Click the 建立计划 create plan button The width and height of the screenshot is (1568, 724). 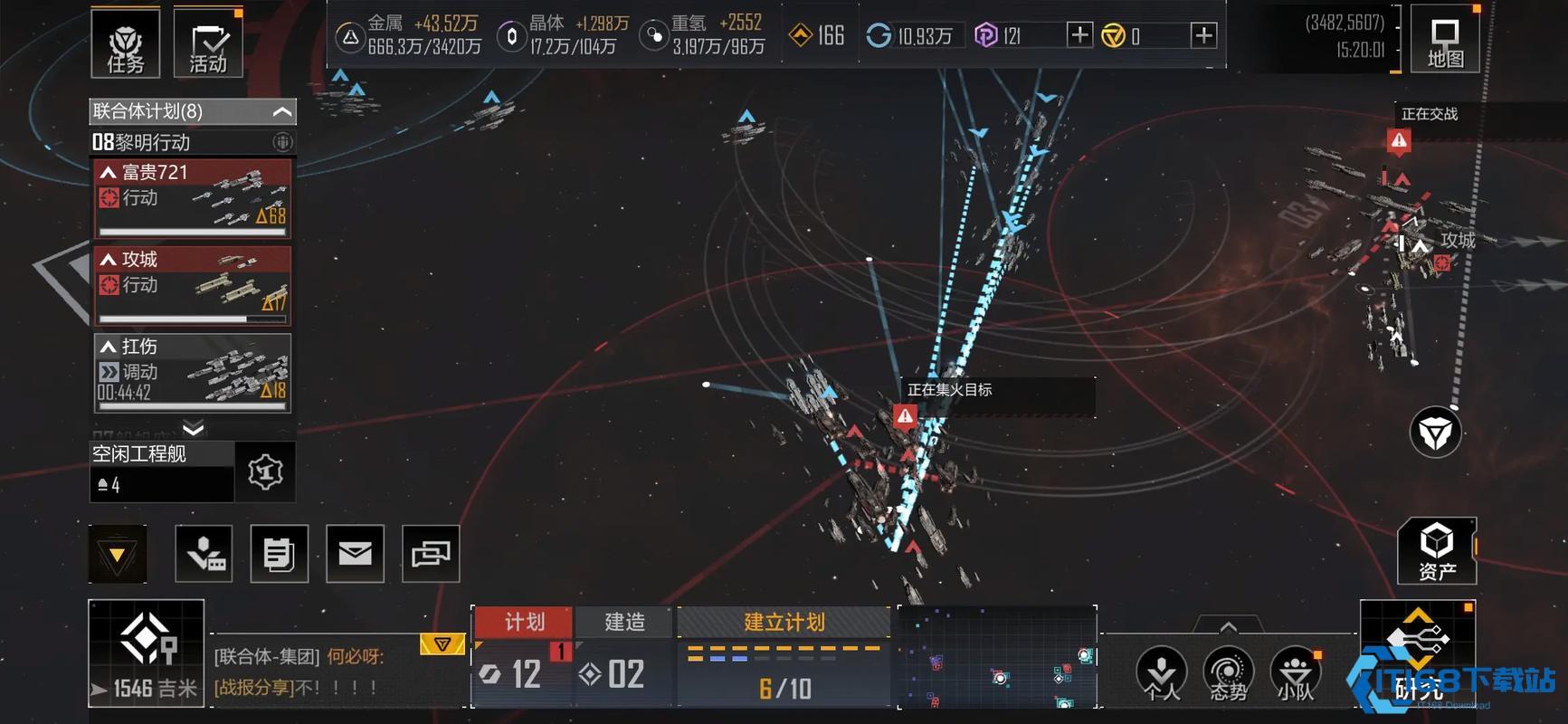click(784, 622)
